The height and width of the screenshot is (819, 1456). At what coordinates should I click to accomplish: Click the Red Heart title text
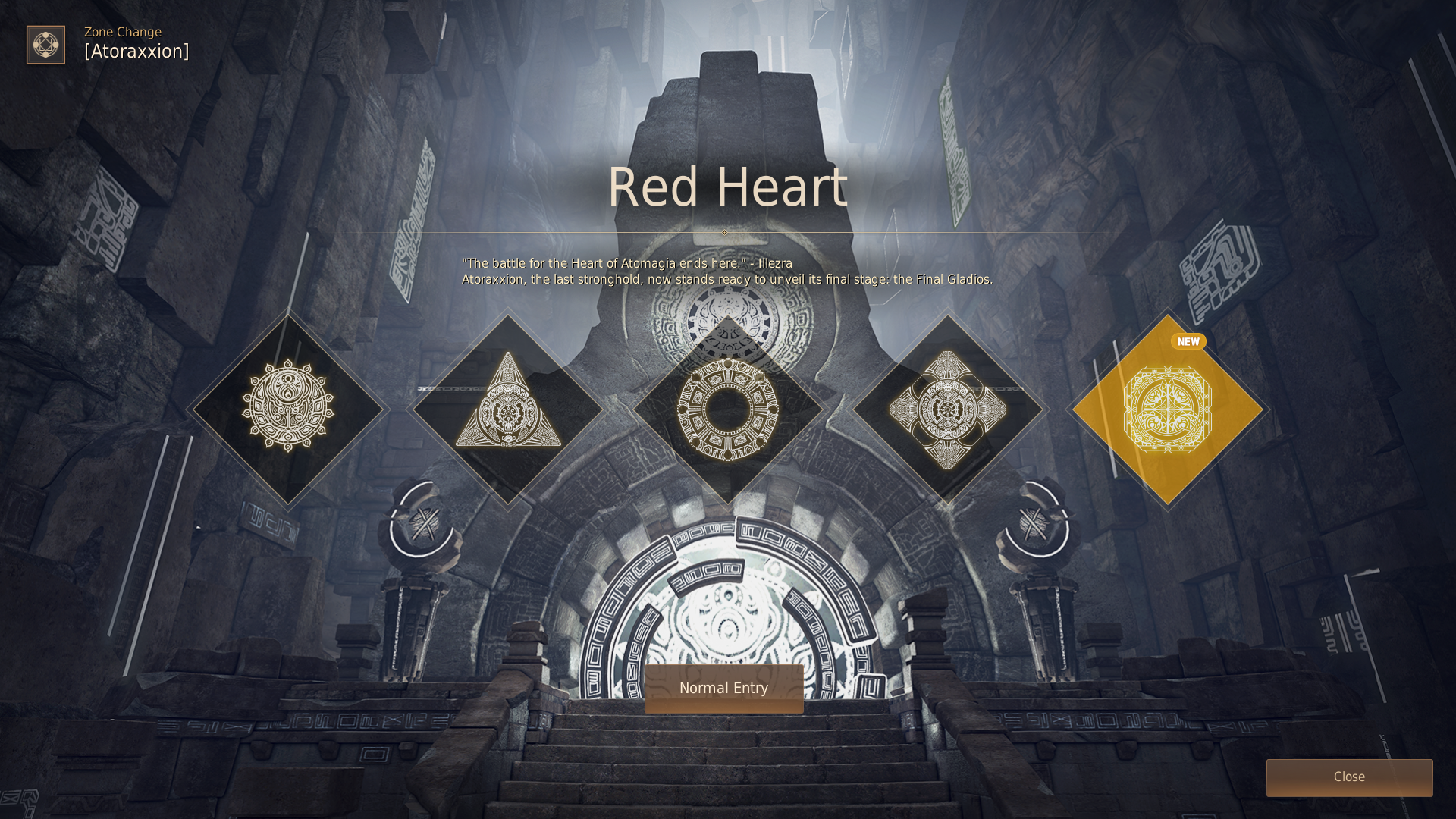pos(726,188)
